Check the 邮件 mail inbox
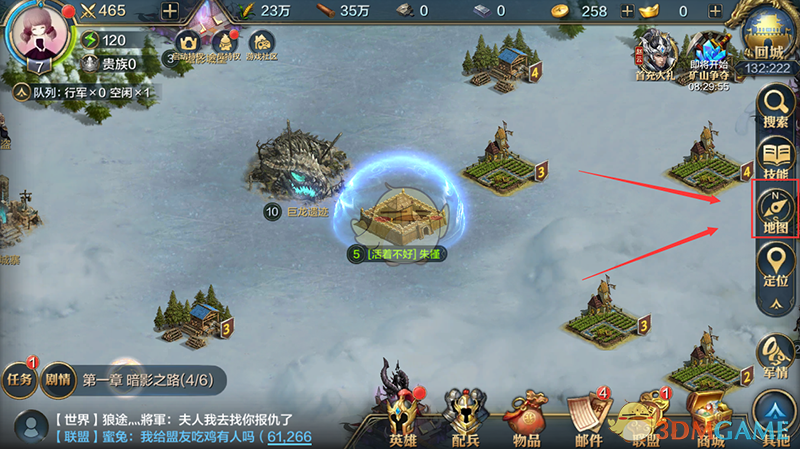 (x=587, y=415)
